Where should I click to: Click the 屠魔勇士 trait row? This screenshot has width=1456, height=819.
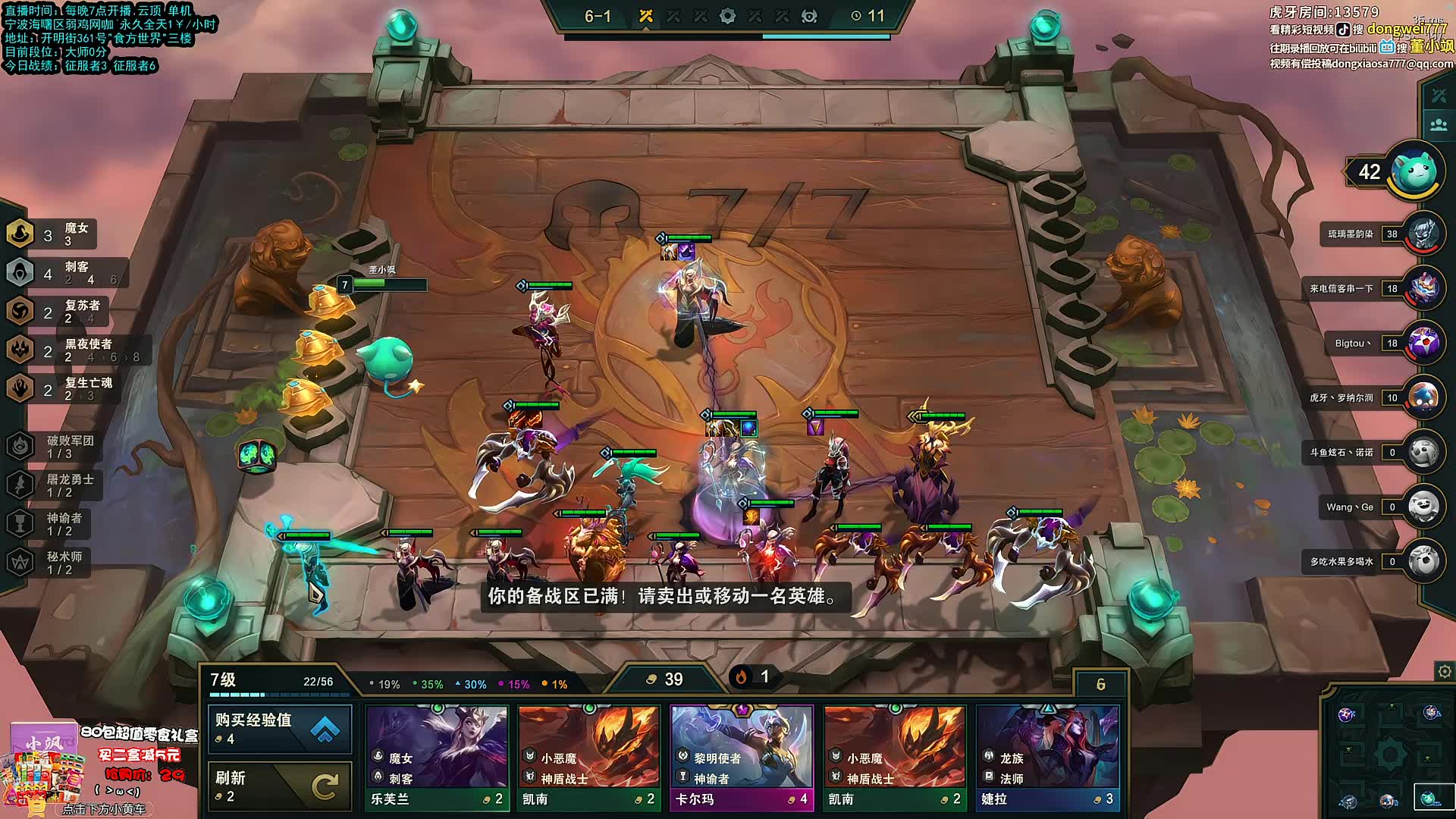(52, 485)
